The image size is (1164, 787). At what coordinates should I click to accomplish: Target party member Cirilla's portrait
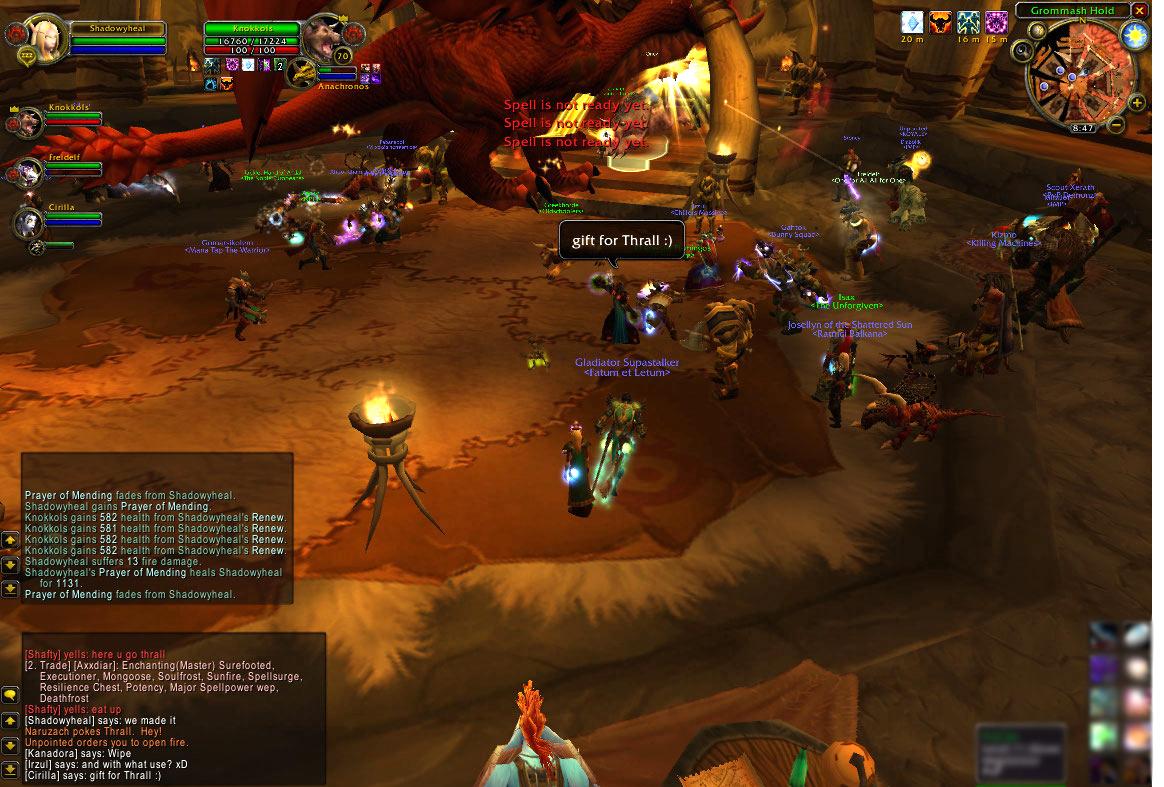[x=29, y=222]
